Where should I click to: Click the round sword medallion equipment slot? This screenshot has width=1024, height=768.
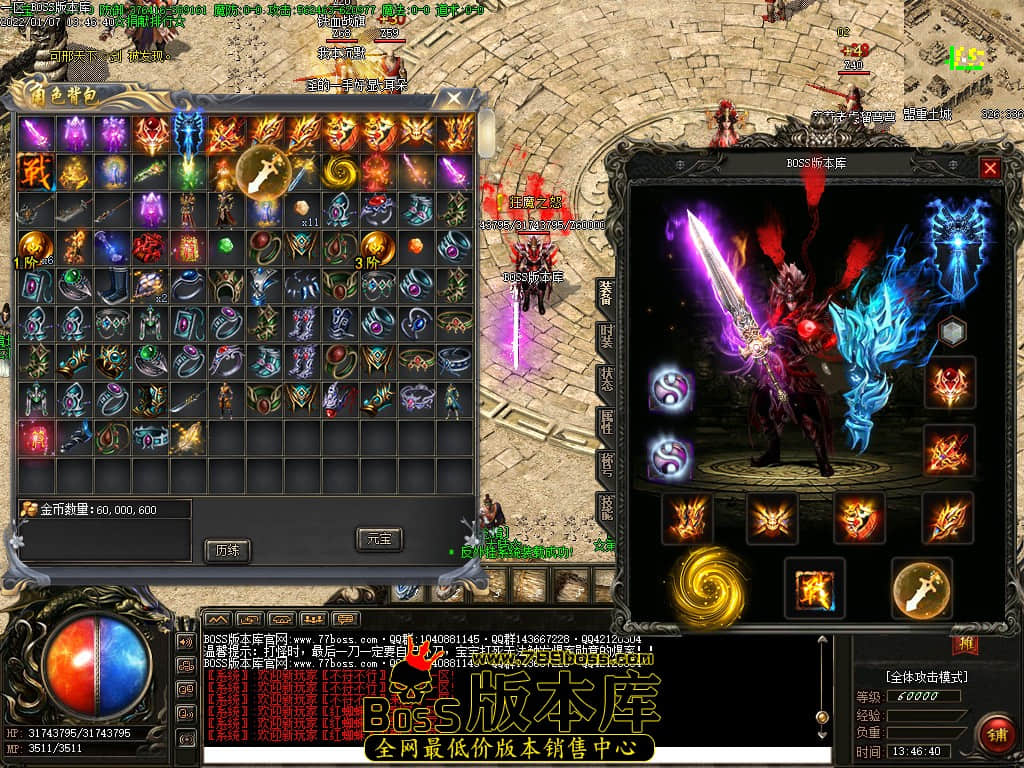click(x=921, y=588)
